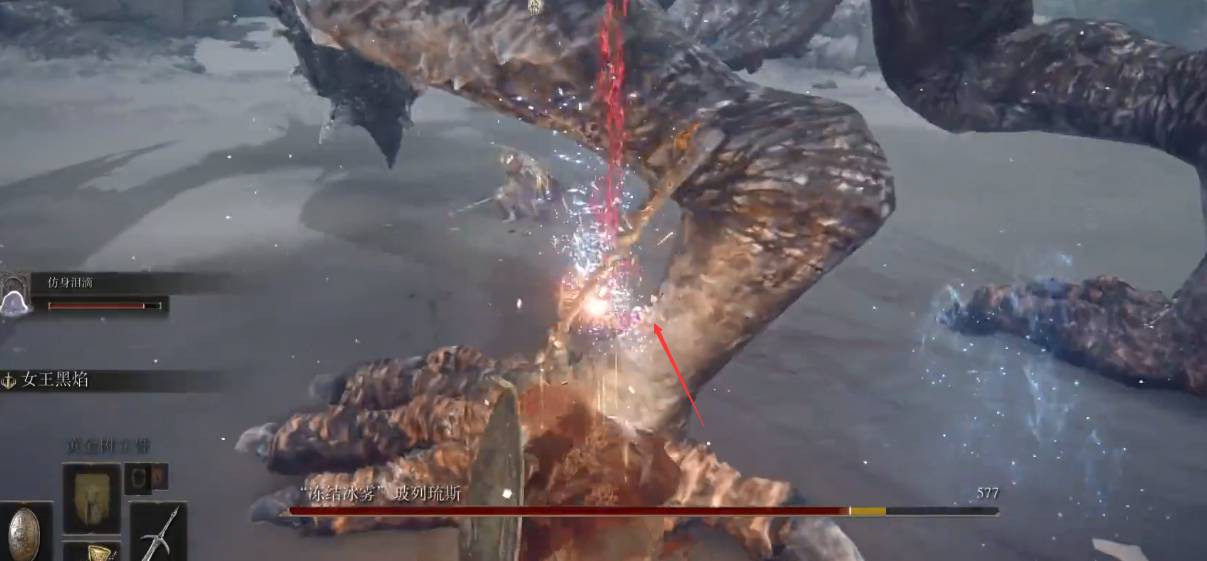Screen dimensions: 1207x561
Task: Choose the round shield in the left-hand slot
Action: pos(24,532)
